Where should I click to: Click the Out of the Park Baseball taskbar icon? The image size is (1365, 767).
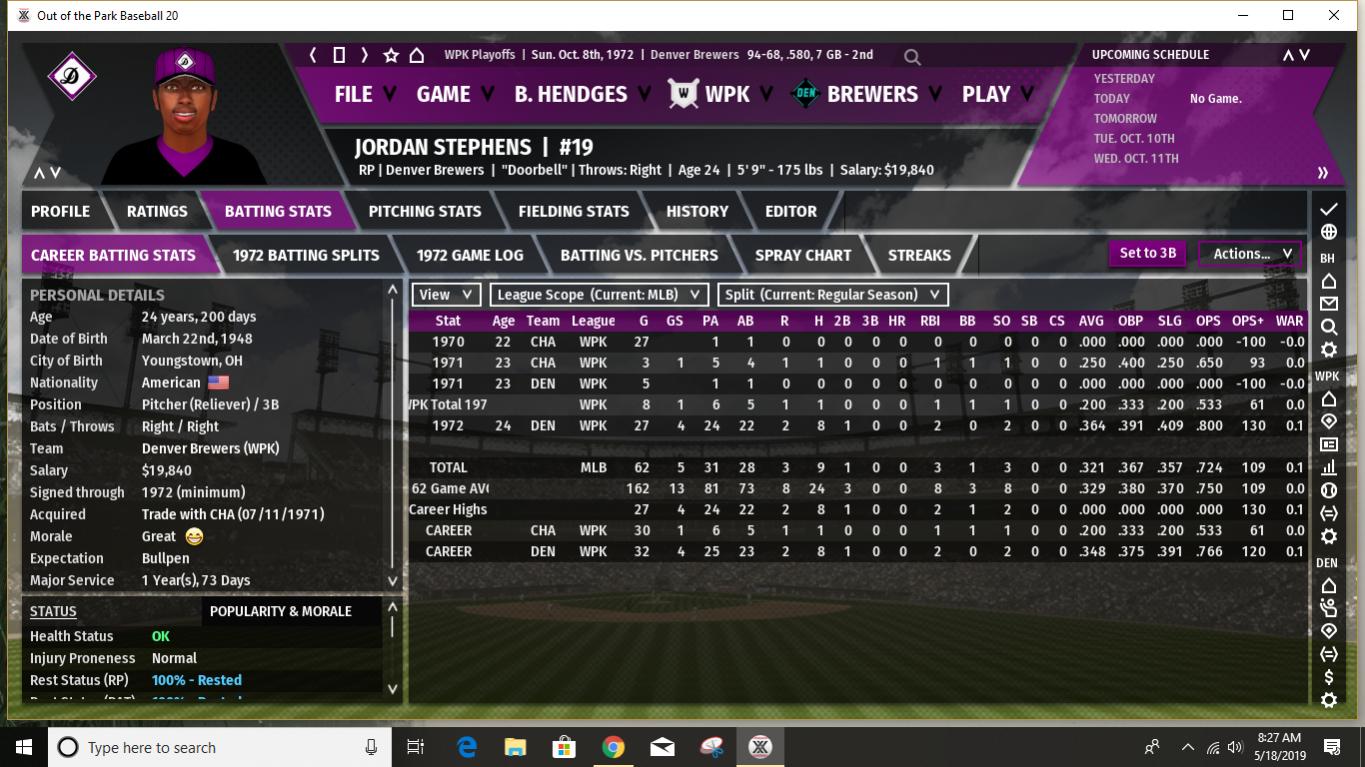coord(759,747)
